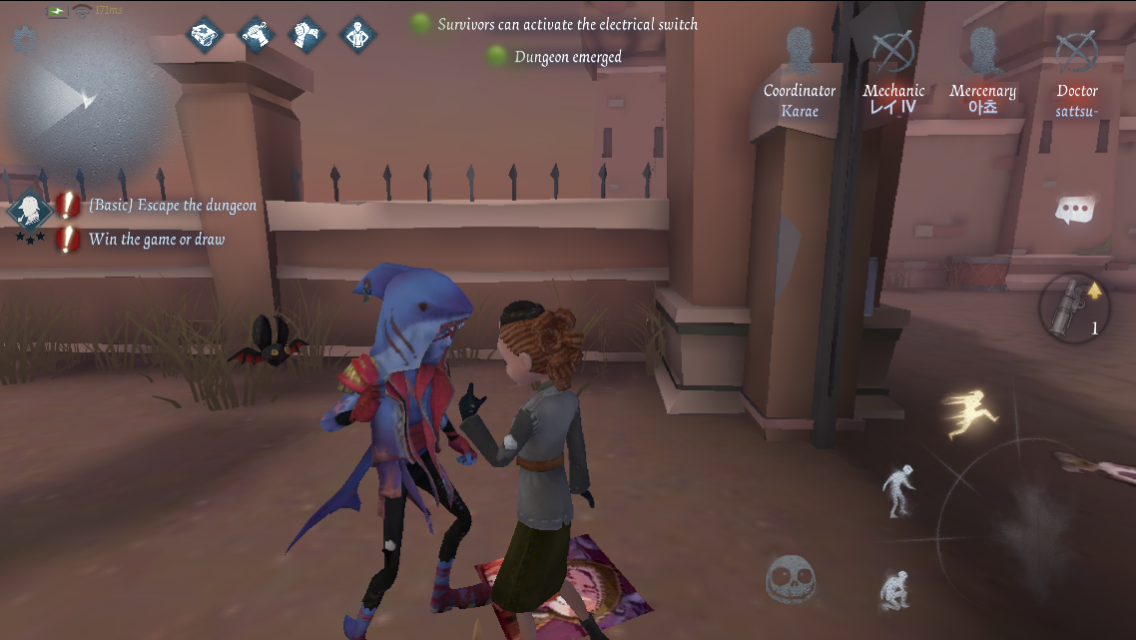
Task: Switch to the walking stance
Action: tap(897, 490)
